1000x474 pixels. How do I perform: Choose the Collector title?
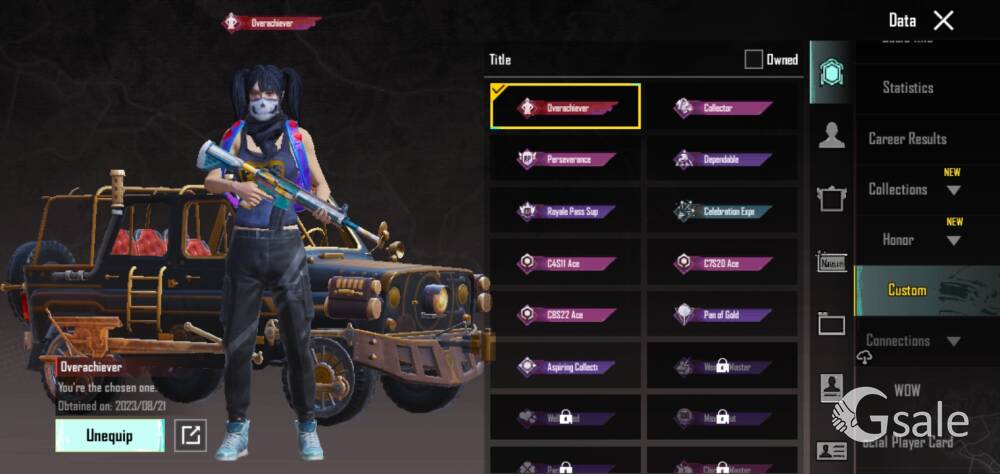[x=722, y=107]
